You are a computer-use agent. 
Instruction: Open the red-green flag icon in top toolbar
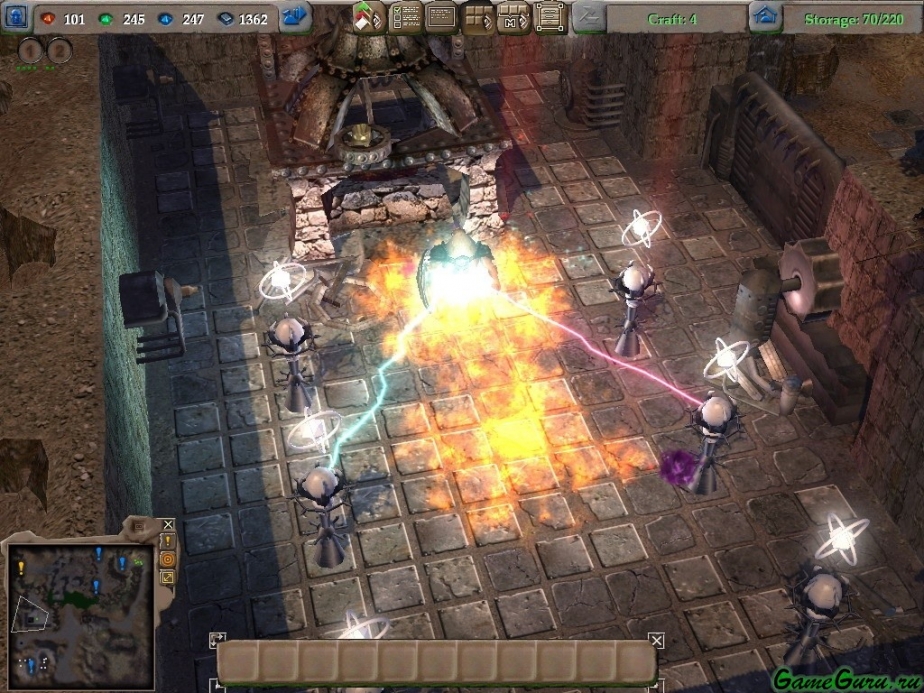tap(368, 18)
